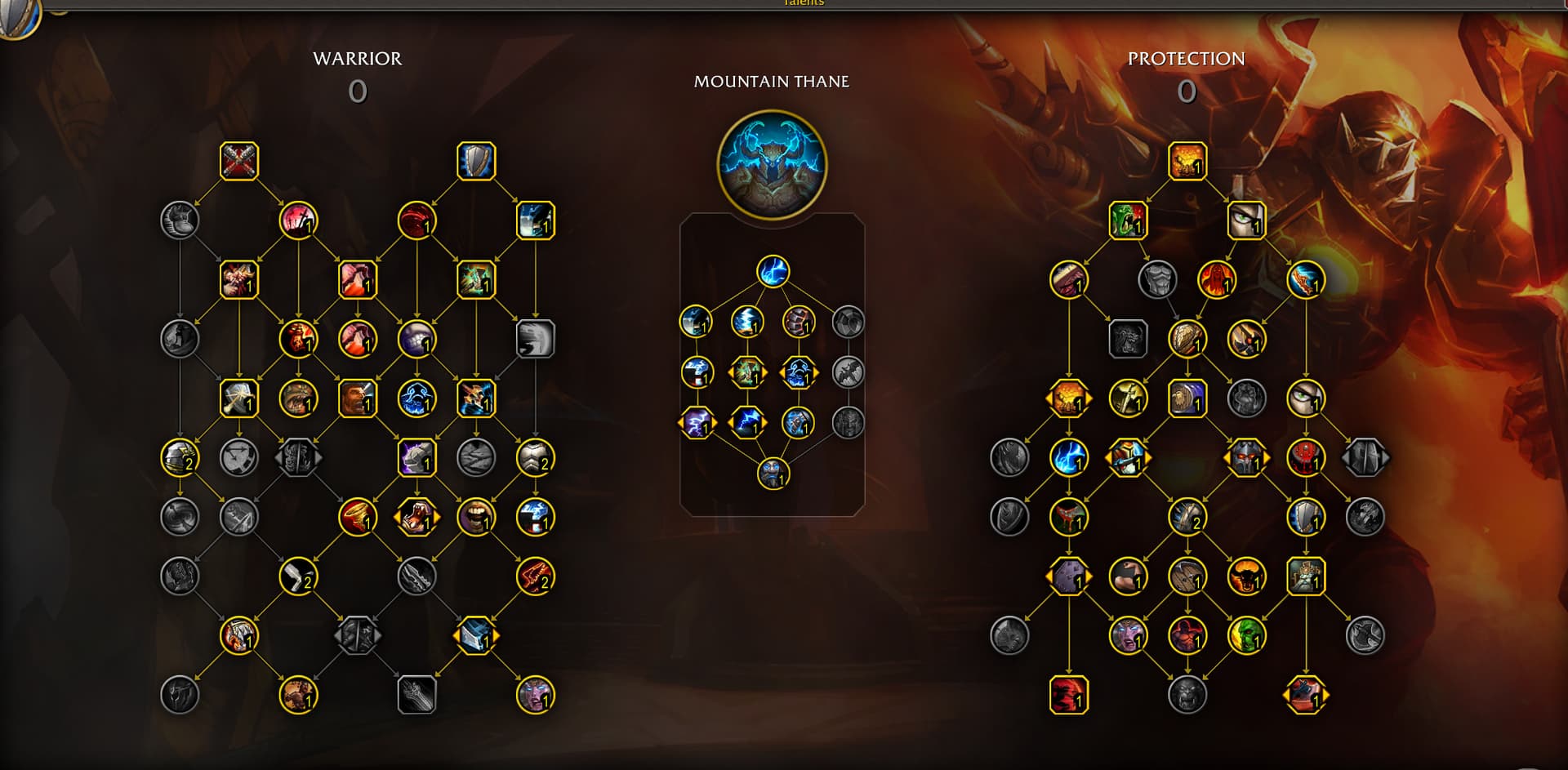The height and width of the screenshot is (770, 1568).
Task: Select the armored fist hero talent
Action: [799, 322]
